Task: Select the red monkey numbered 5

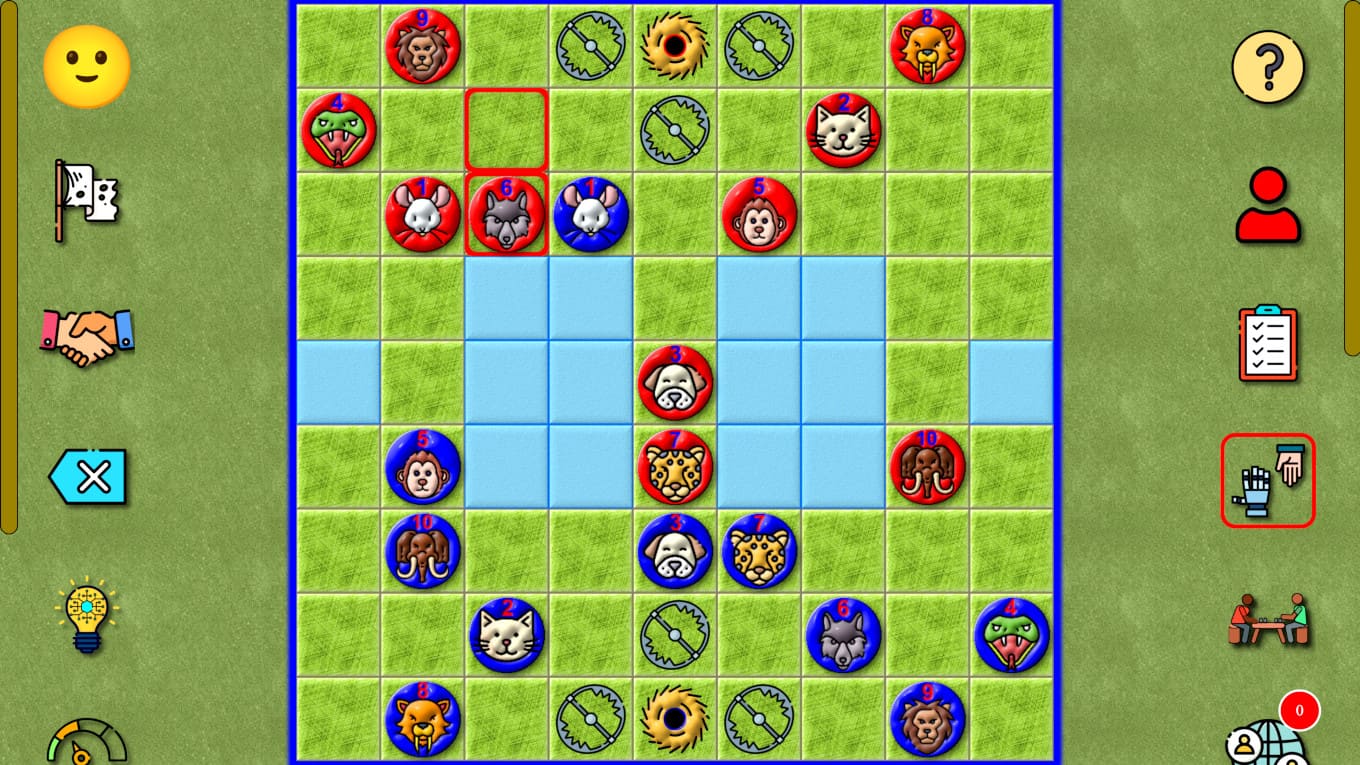Action: pyautogui.click(x=759, y=214)
